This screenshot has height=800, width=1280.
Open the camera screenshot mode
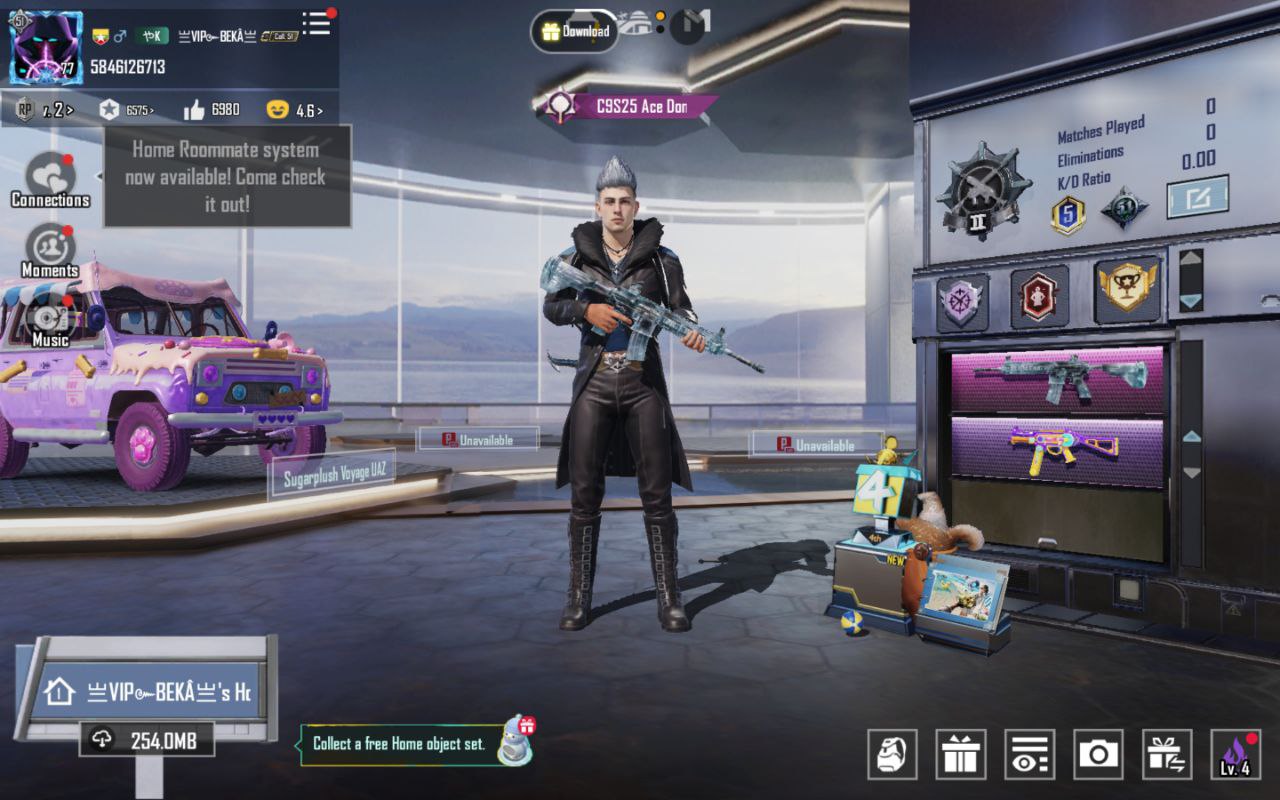click(1098, 754)
